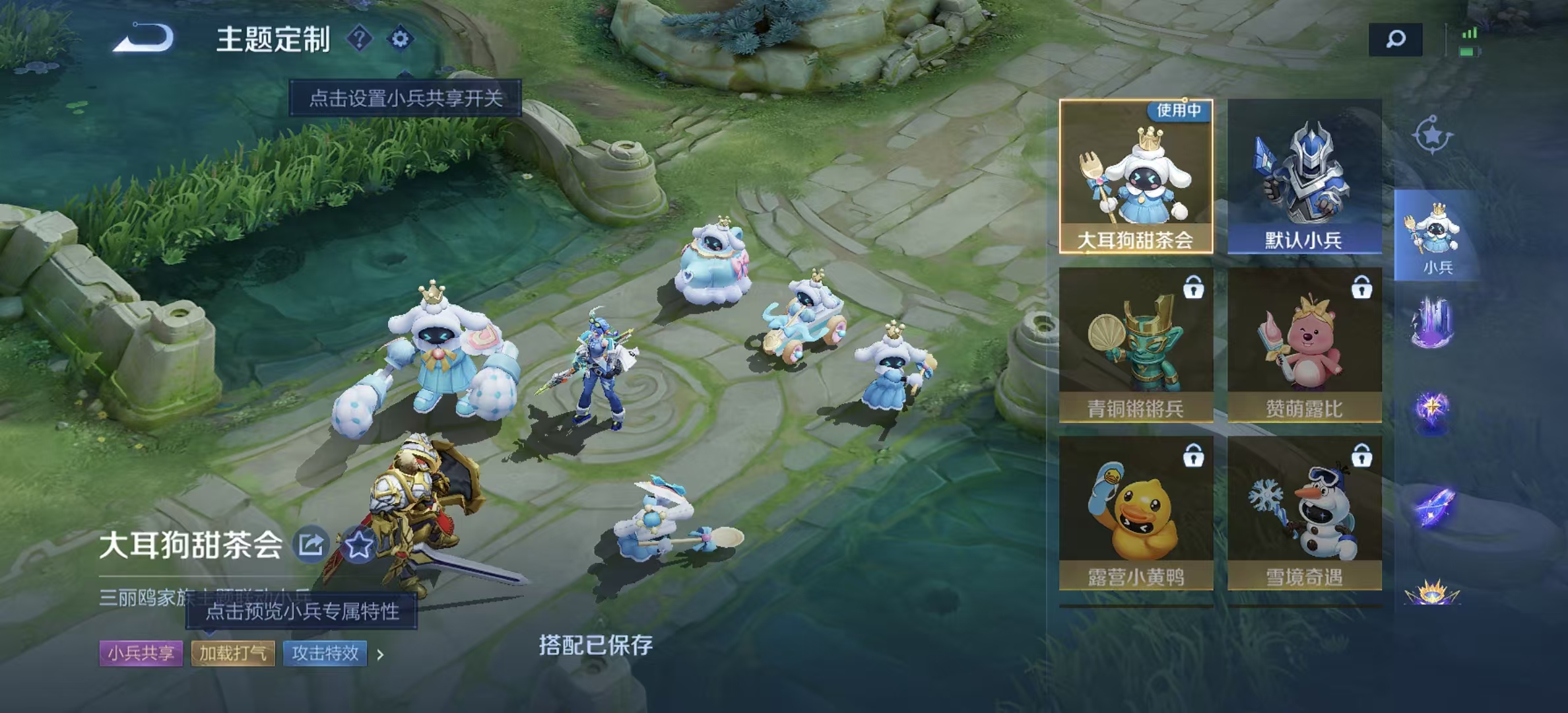This screenshot has height=713, width=1568.
Task: Open the question mark help icon
Action: 360,39
